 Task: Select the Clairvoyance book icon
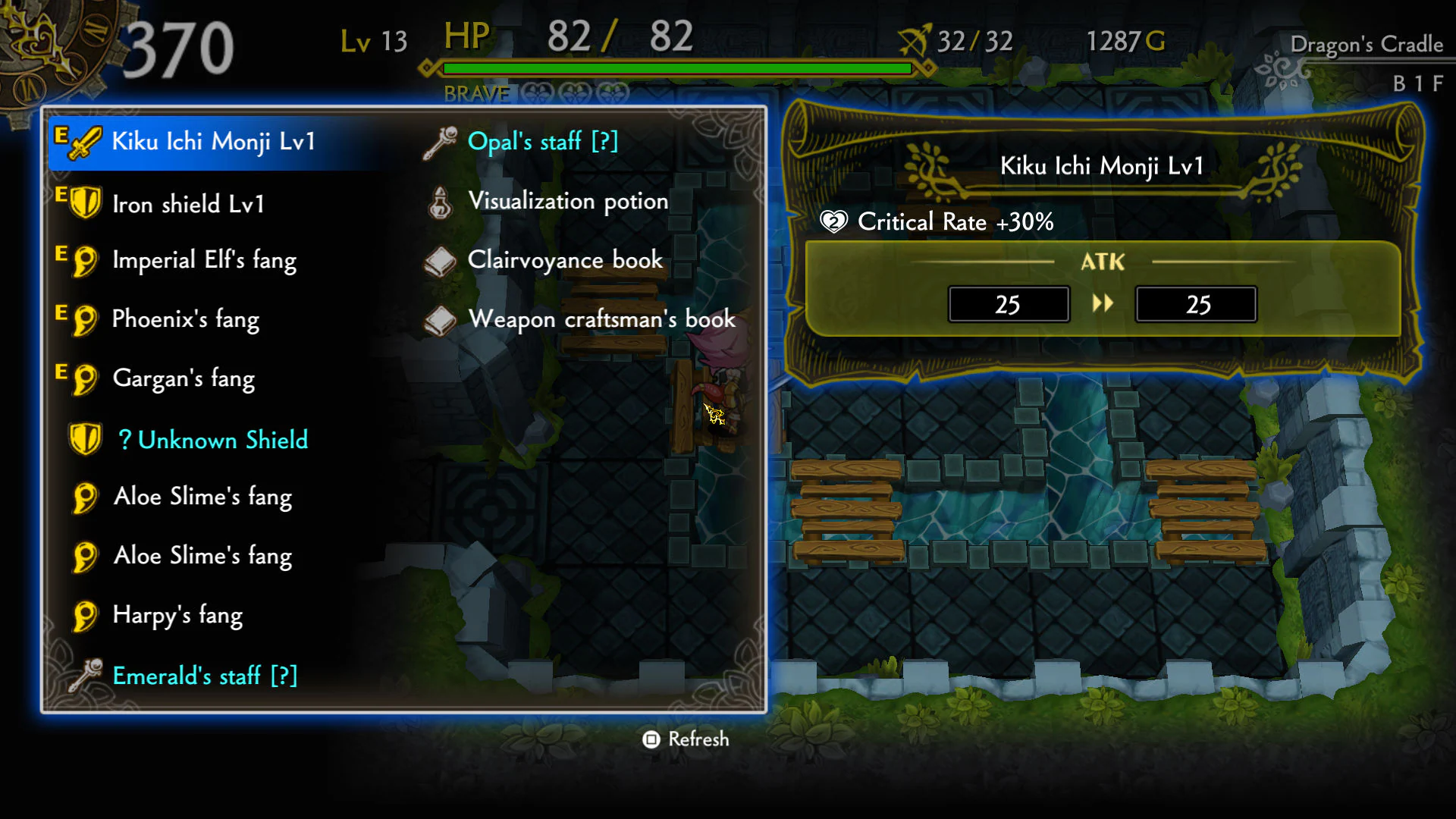[440, 260]
